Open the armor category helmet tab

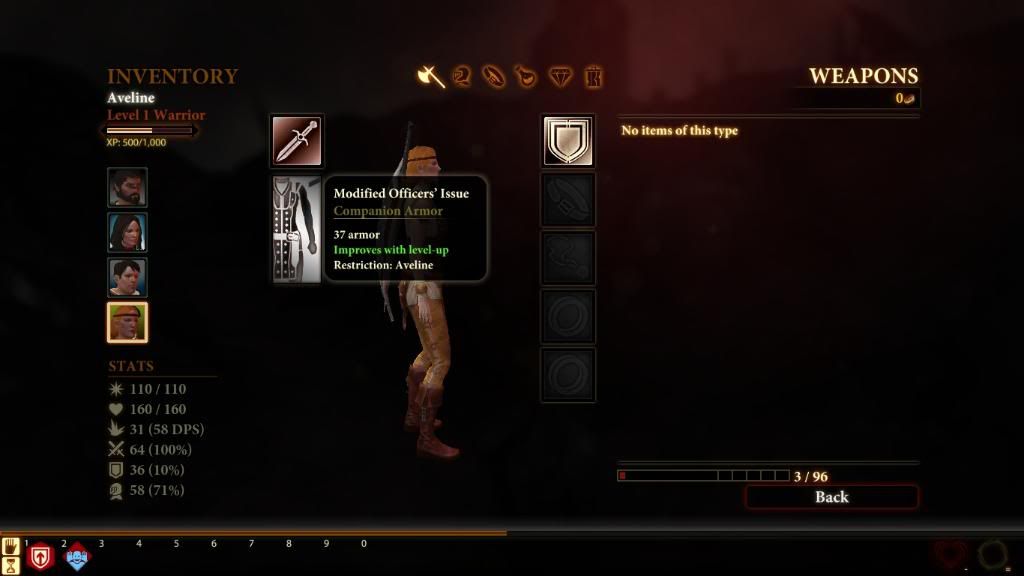462,76
